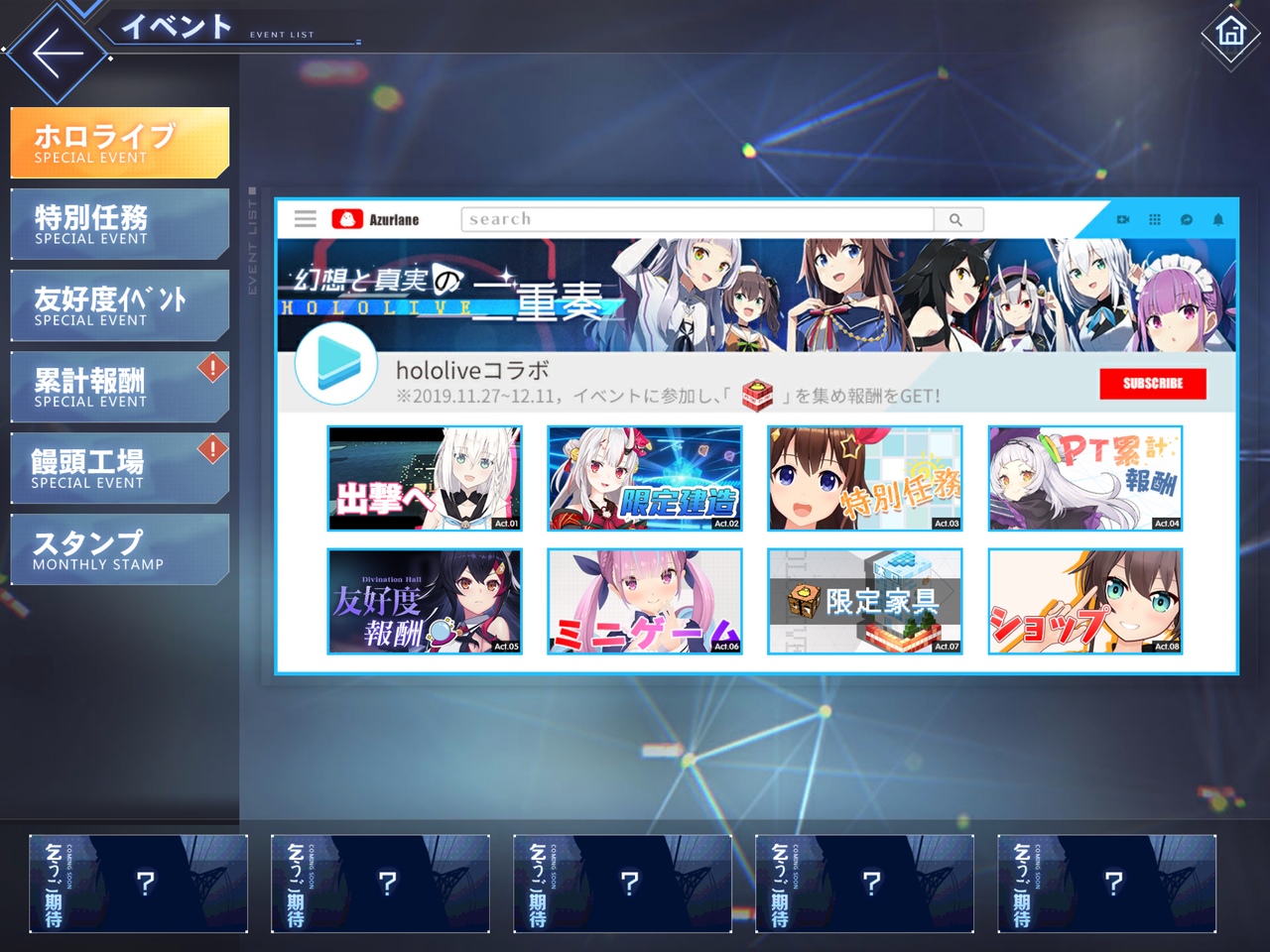
Task: Open 饅頭工場 with the red alert badge
Action: pyautogui.click(x=119, y=467)
